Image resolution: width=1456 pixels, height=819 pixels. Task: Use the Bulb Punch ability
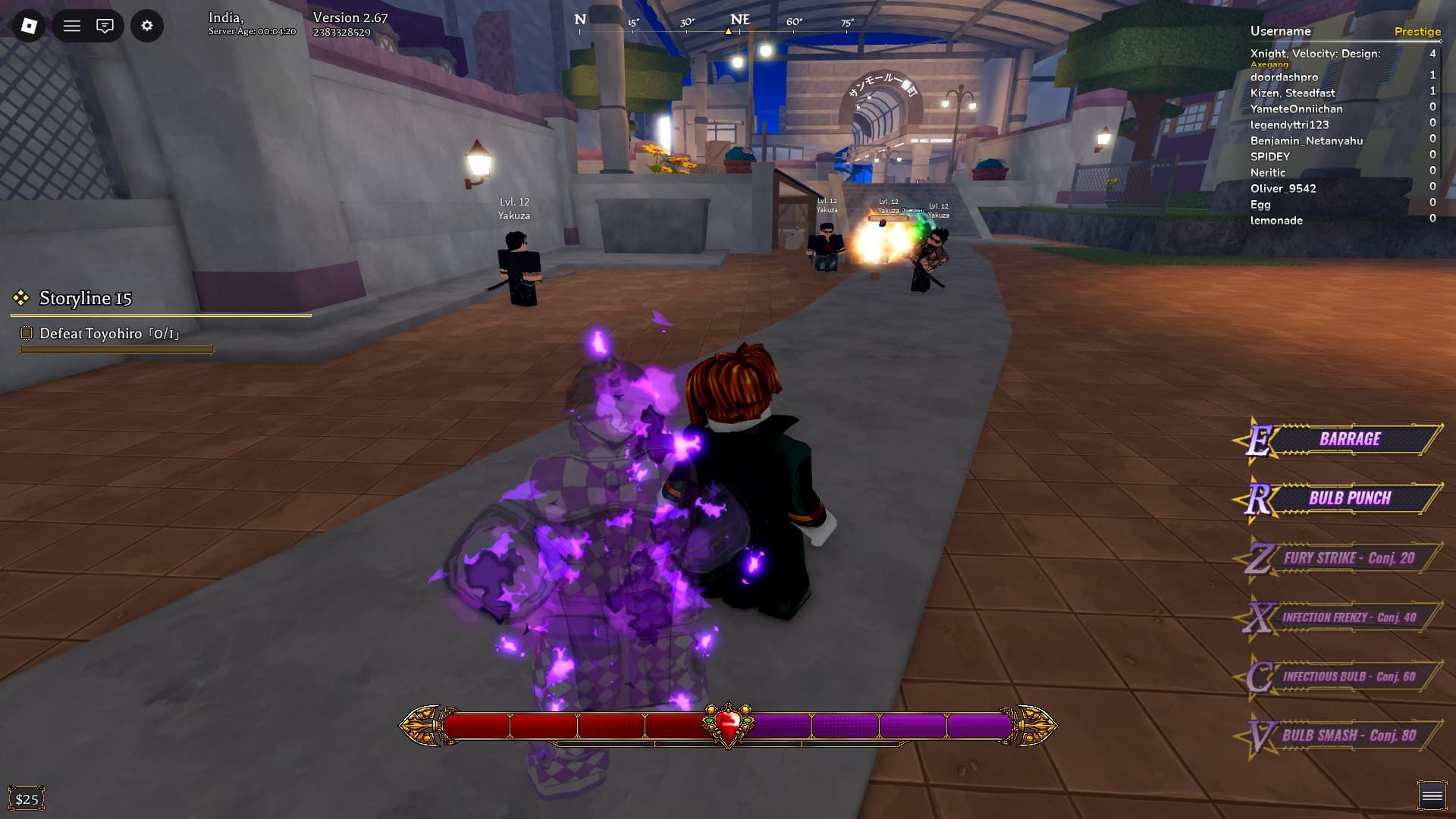[x=1349, y=498]
